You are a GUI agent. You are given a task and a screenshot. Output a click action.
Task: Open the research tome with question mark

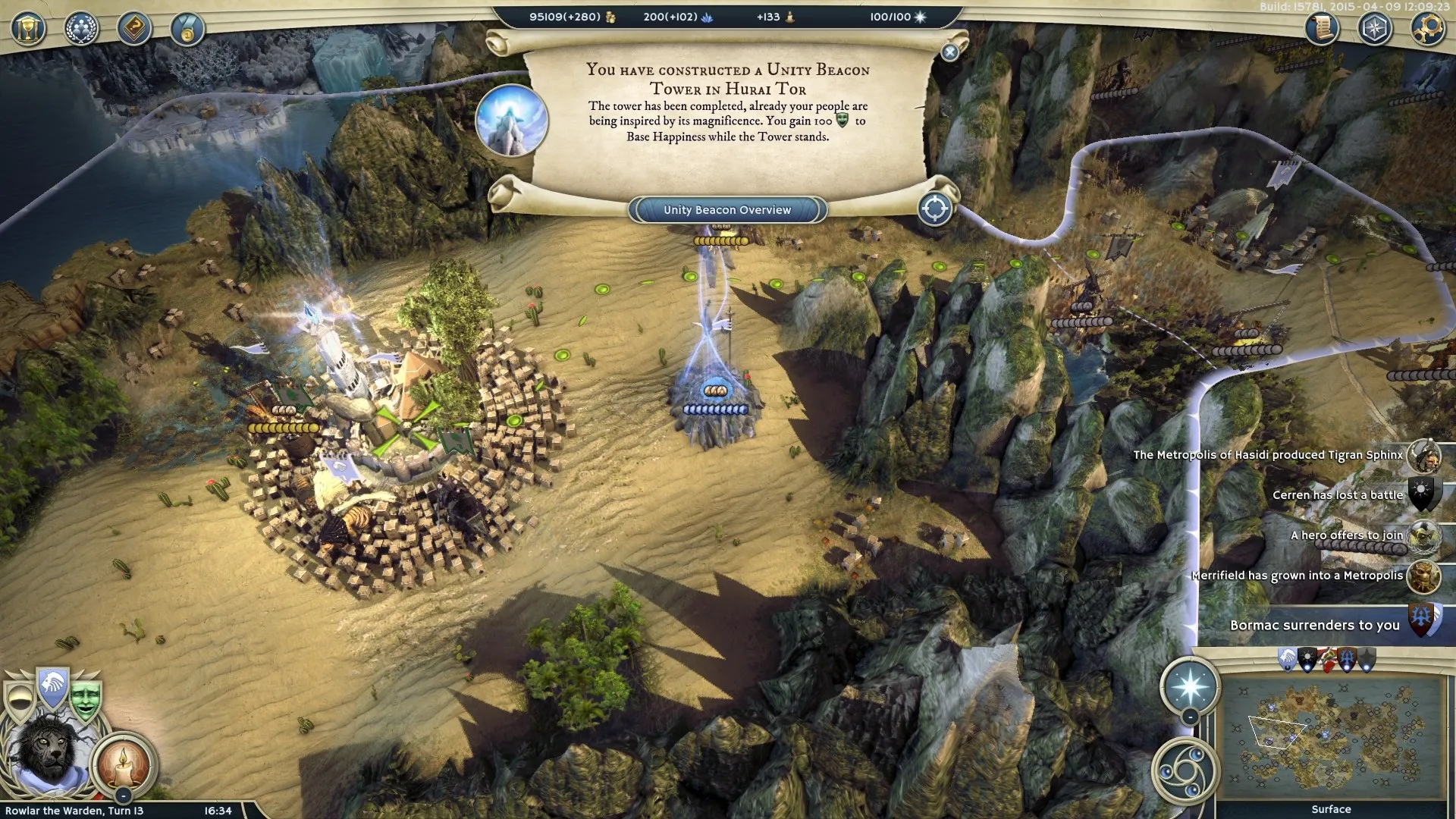[135, 29]
